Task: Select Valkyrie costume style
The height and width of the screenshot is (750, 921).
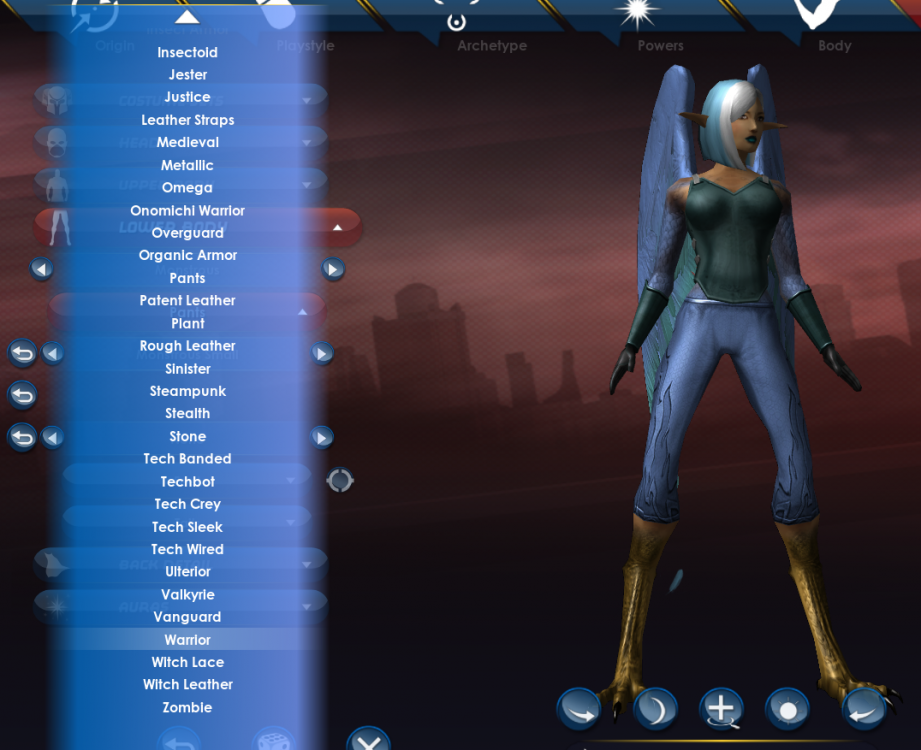Action: [x=187, y=595]
